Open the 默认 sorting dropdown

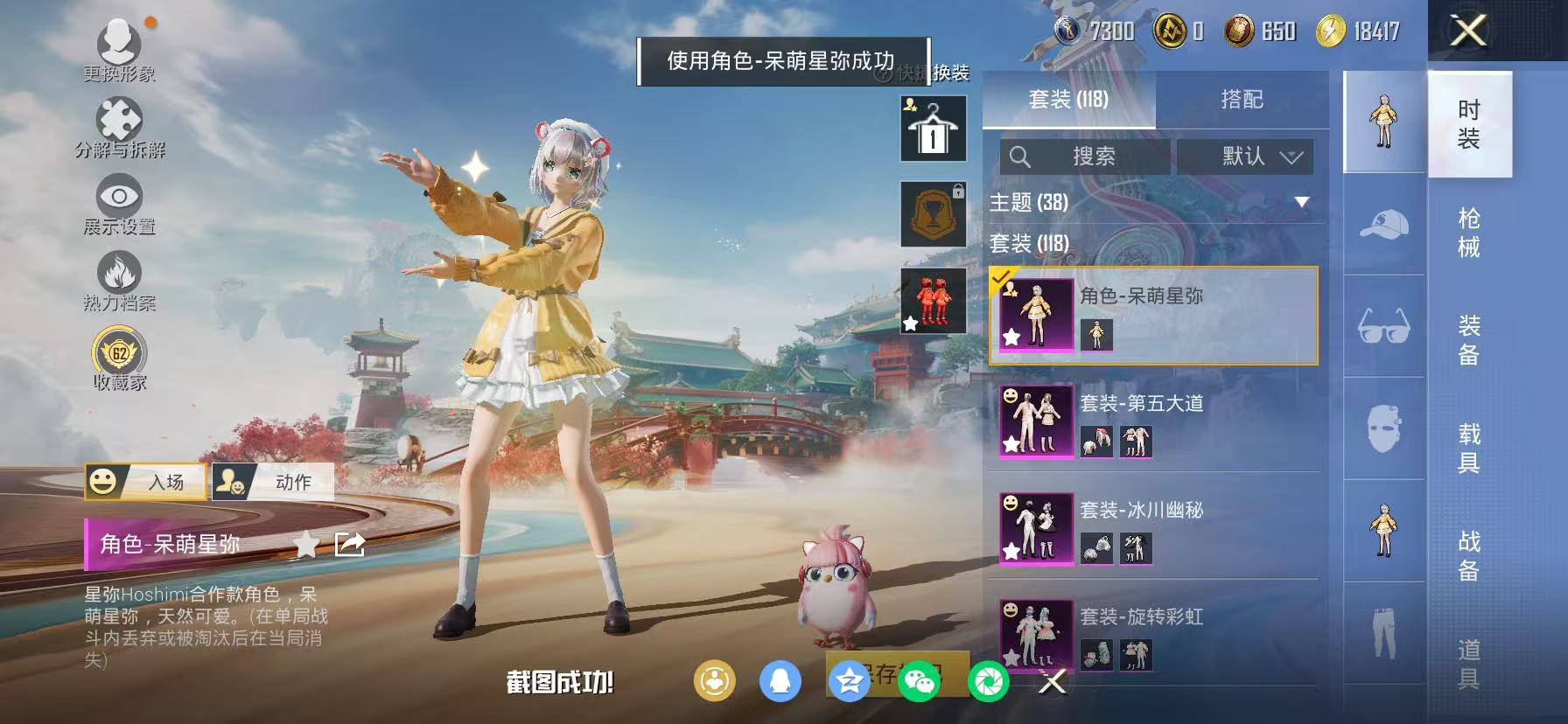[x=1246, y=157]
